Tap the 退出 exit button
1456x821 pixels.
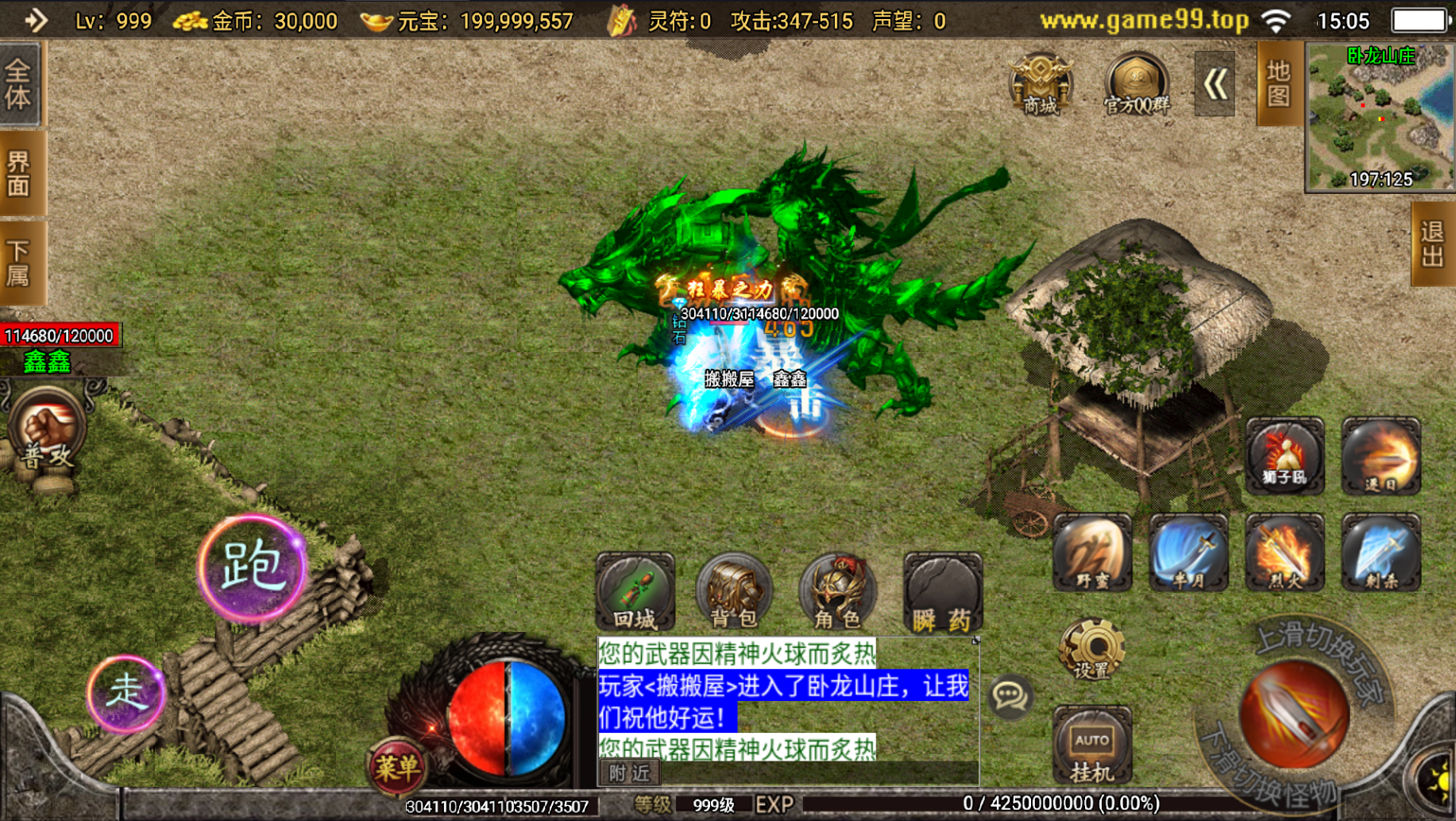(x=1432, y=244)
